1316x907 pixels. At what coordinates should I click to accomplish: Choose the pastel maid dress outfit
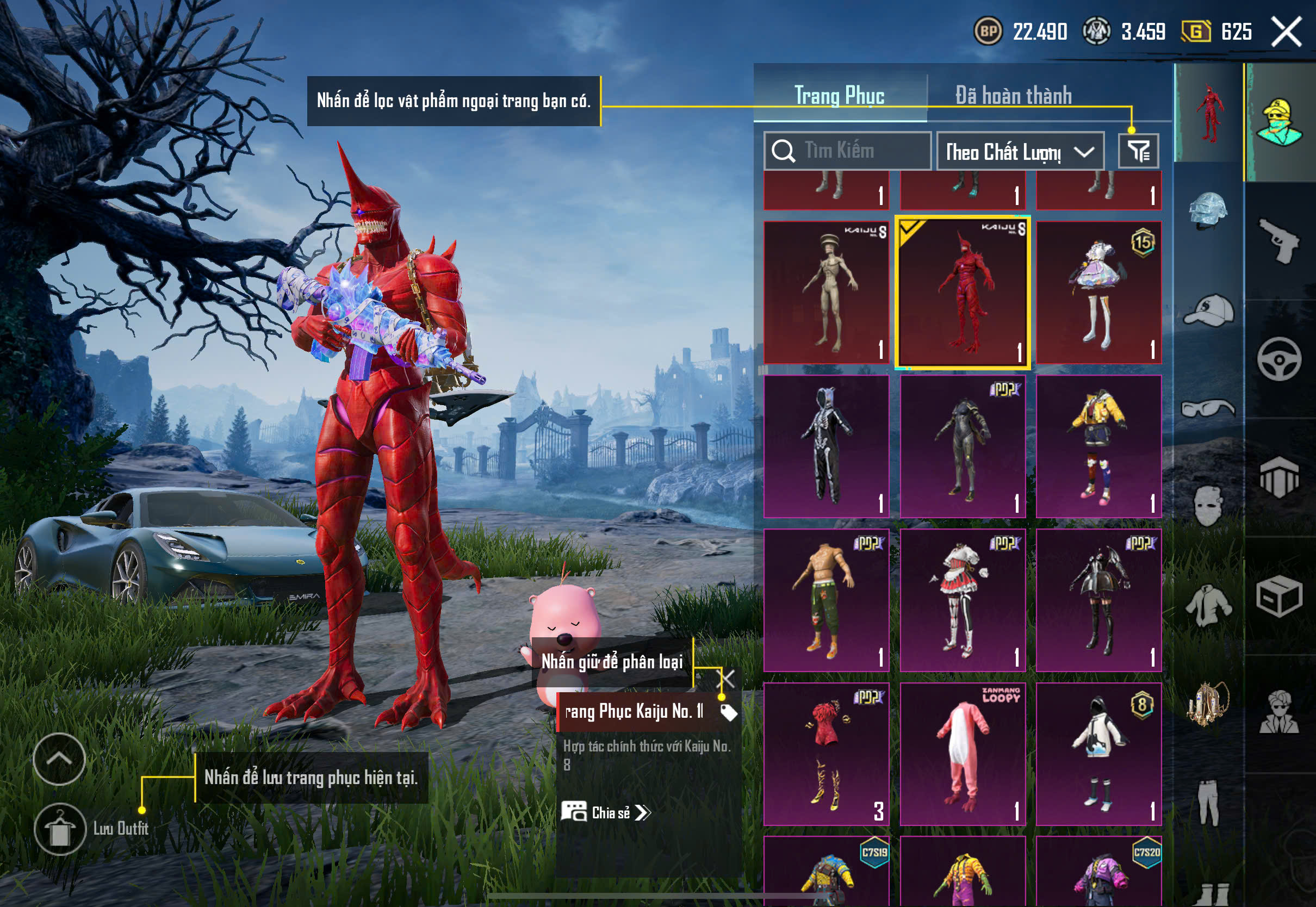click(1098, 293)
